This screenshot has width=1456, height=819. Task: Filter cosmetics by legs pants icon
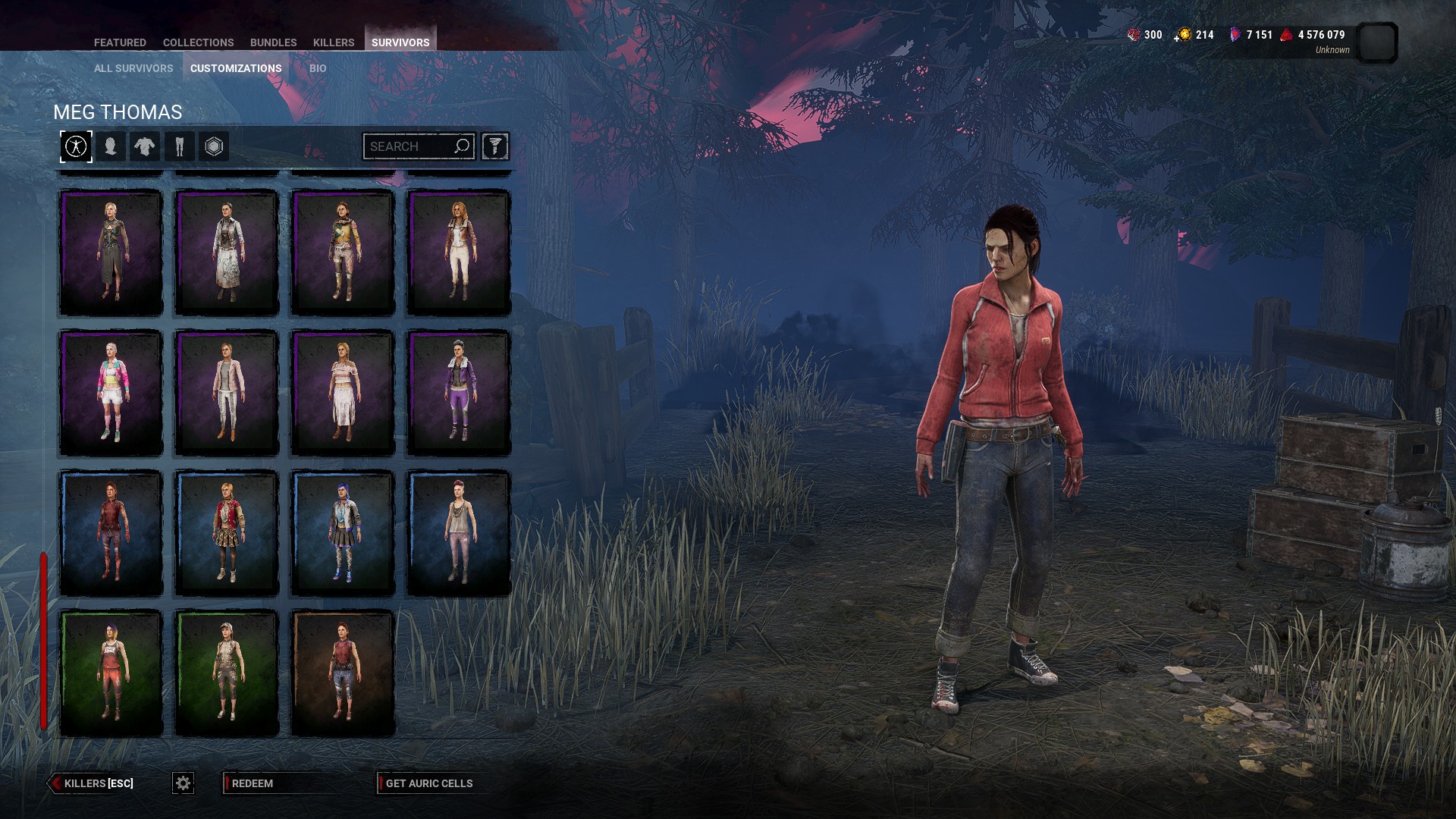click(x=180, y=146)
